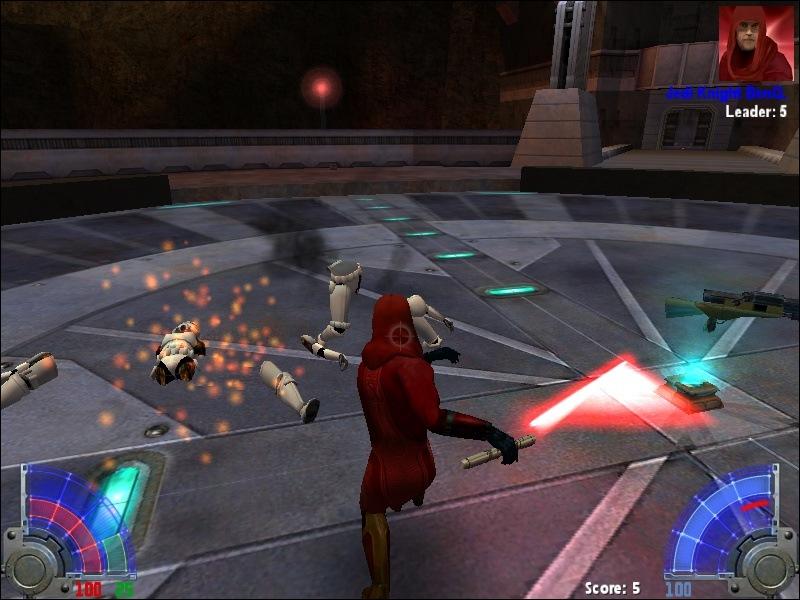The height and width of the screenshot is (600, 800).
Task: Click the red-hooded leader portrait
Action: point(755,44)
